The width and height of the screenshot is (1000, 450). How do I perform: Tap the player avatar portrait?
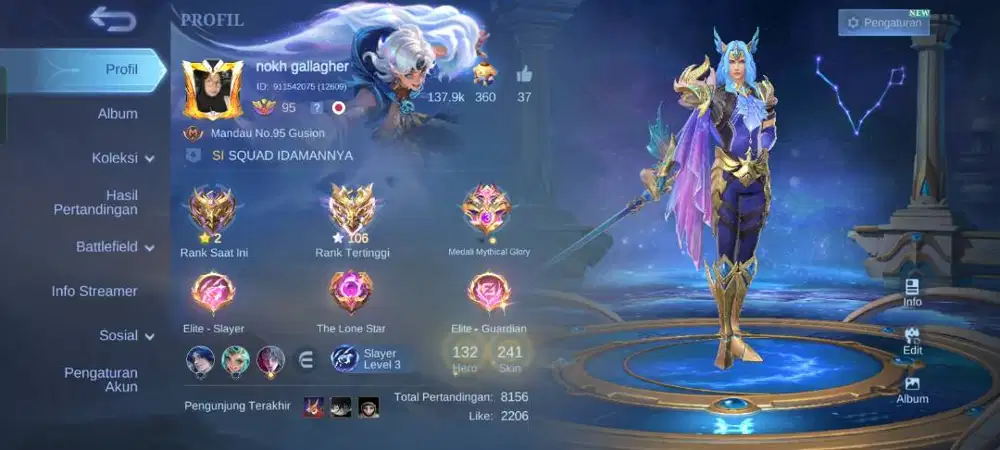point(212,90)
